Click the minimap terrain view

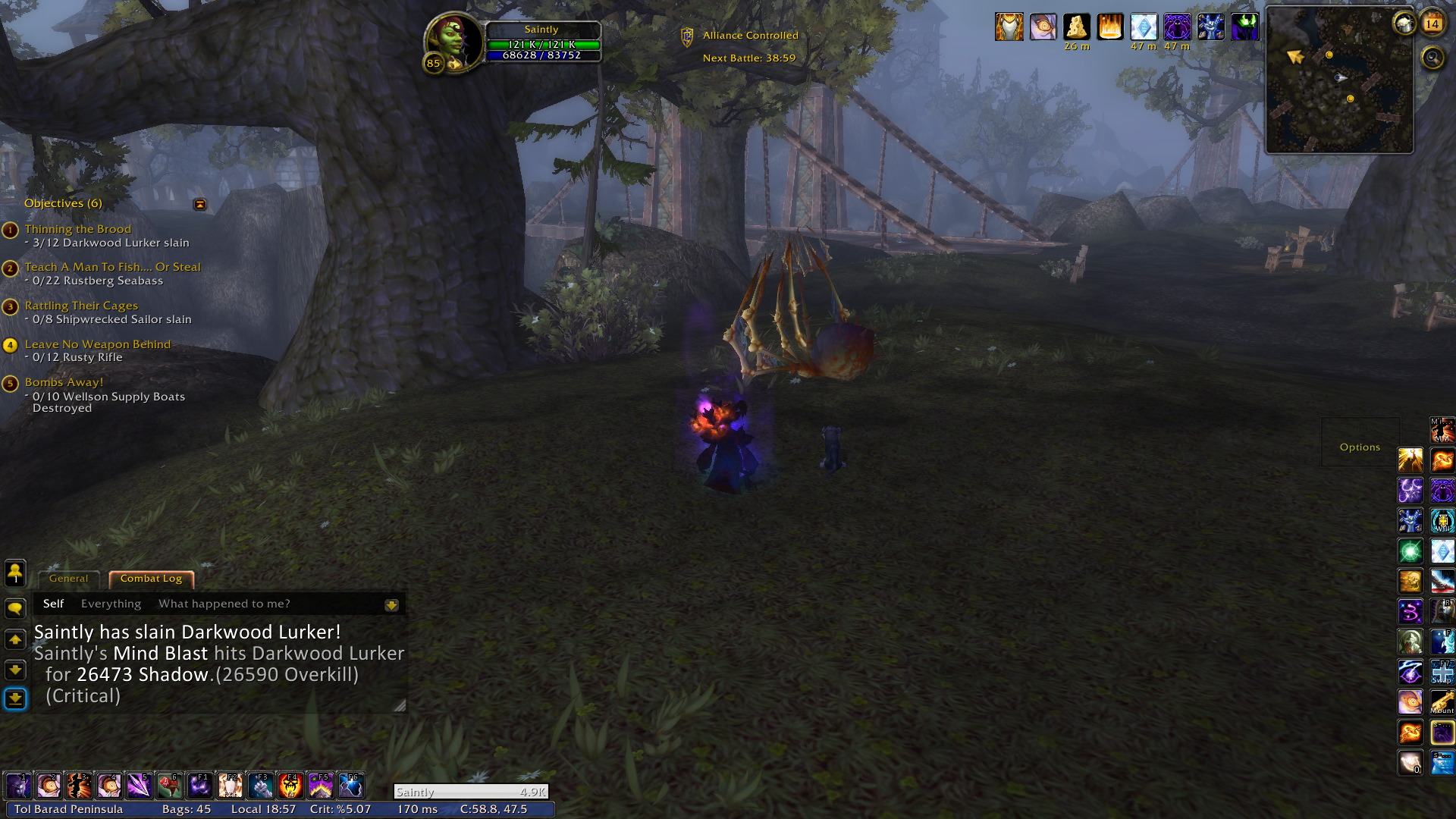[1339, 91]
